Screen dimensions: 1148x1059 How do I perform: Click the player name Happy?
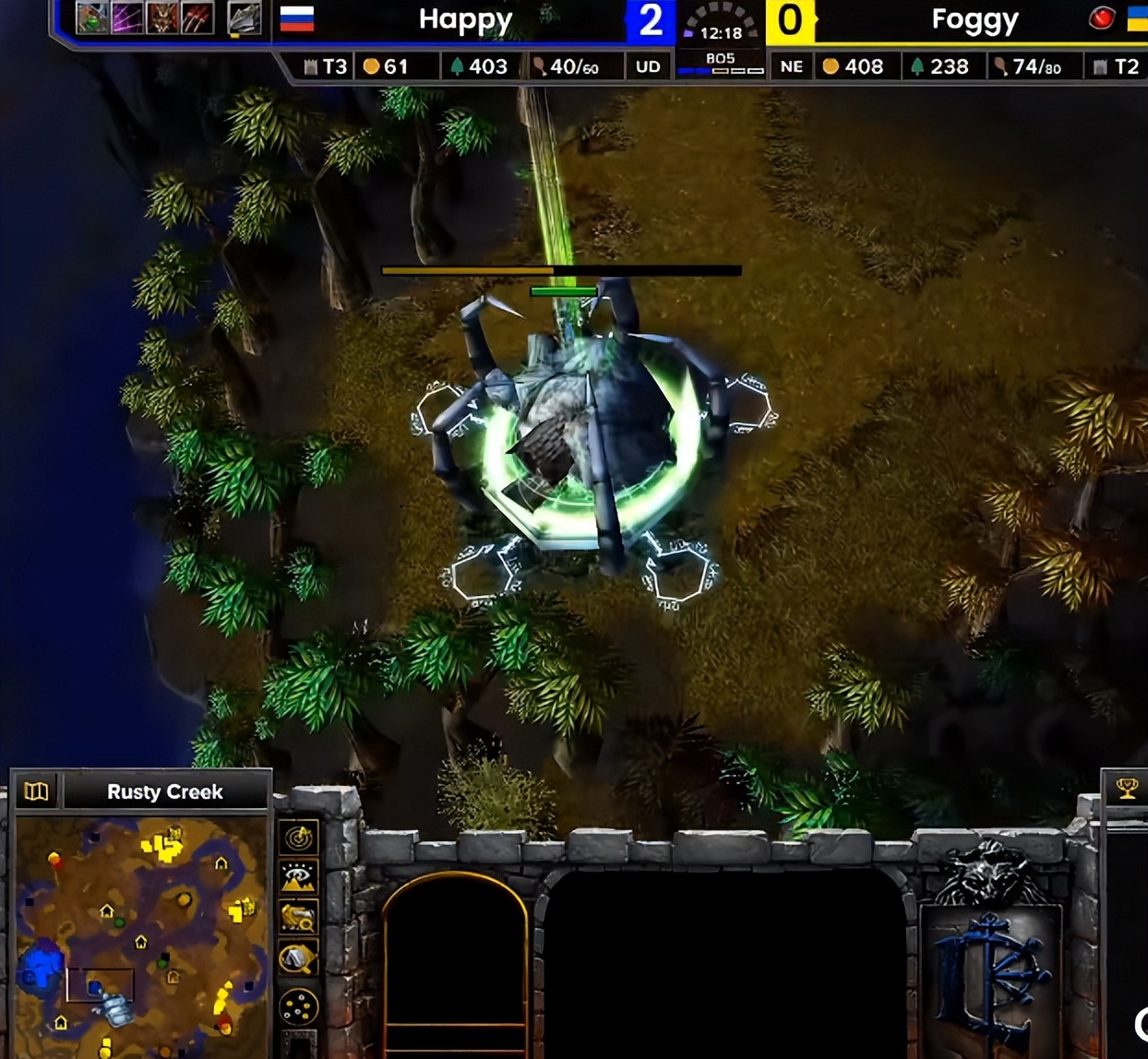point(465,19)
